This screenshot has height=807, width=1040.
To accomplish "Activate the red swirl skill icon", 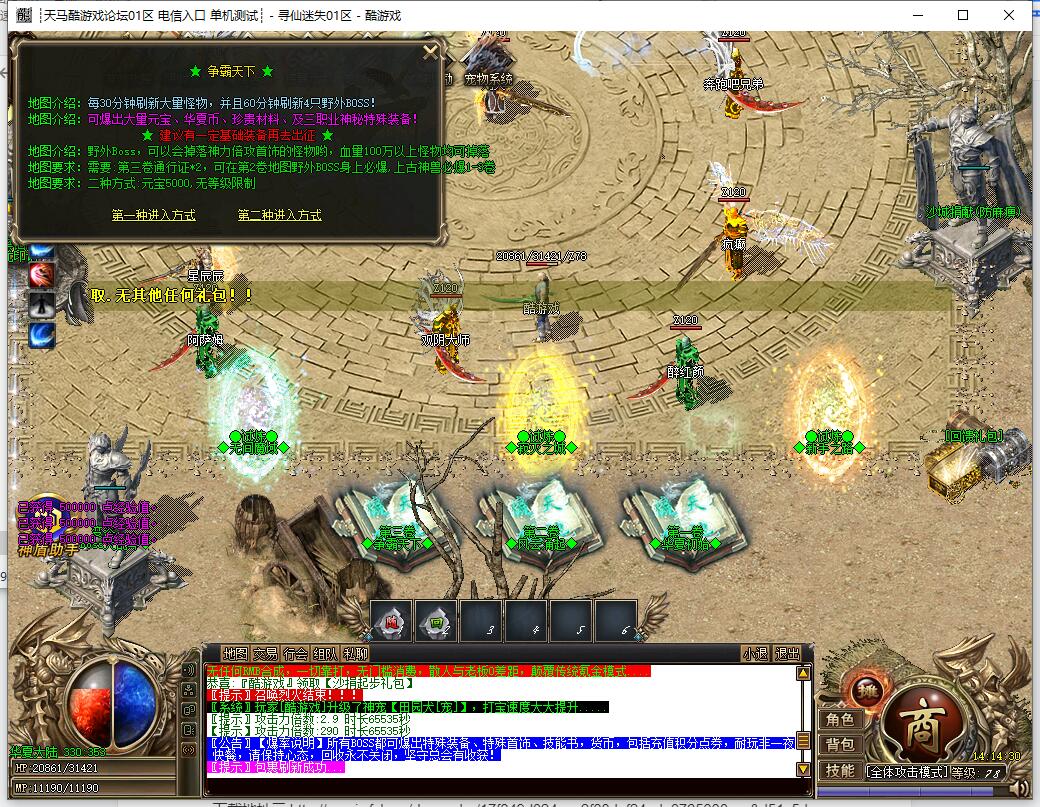I will 42,274.
